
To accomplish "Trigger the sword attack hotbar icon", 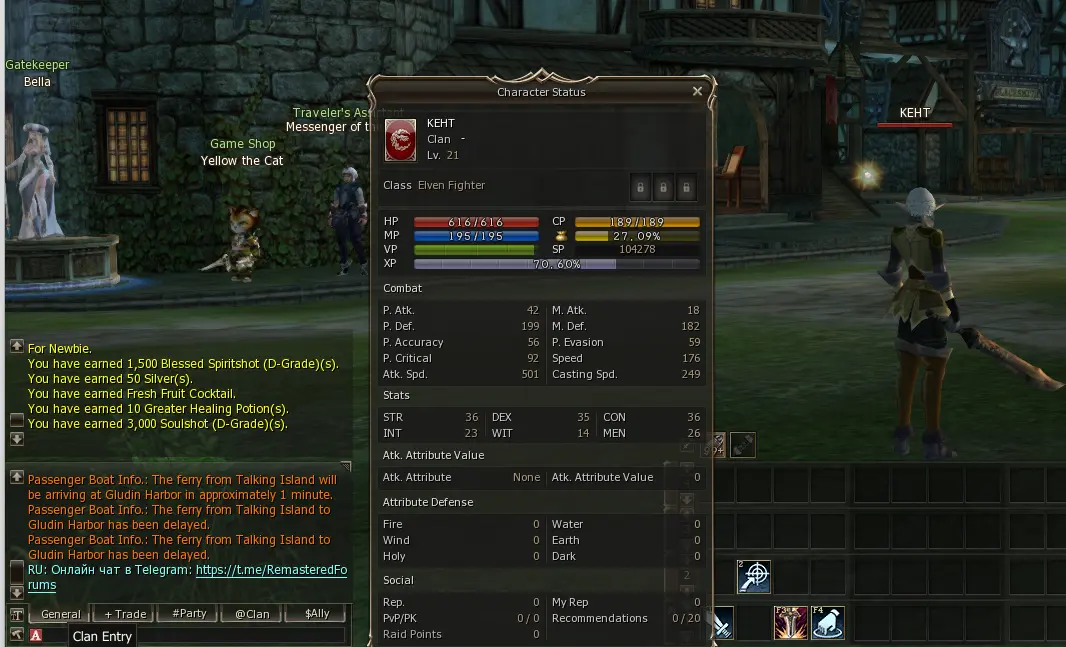I will [722, 622].
